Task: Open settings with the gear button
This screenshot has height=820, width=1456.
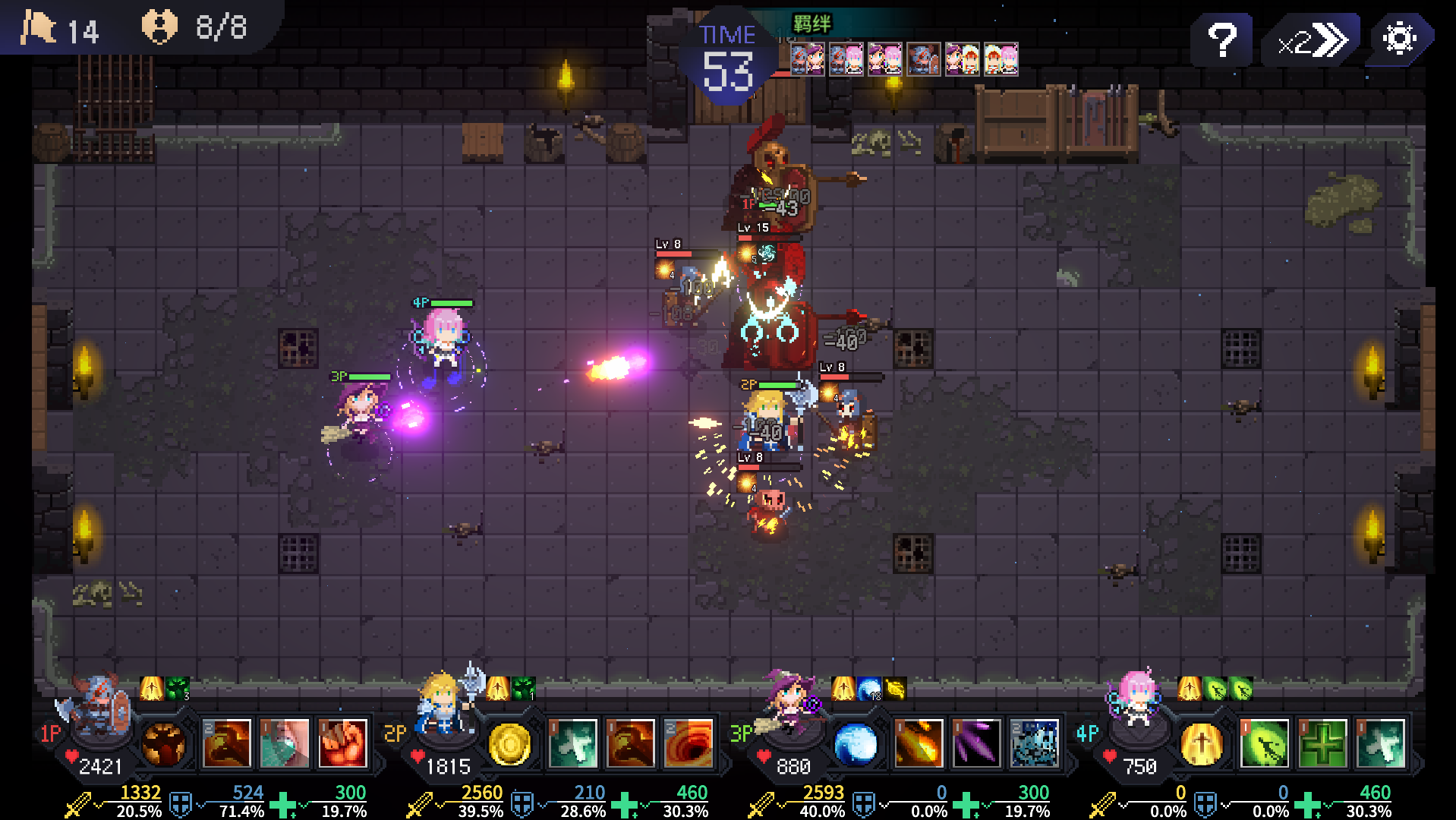Action: tap(1399, 39)
